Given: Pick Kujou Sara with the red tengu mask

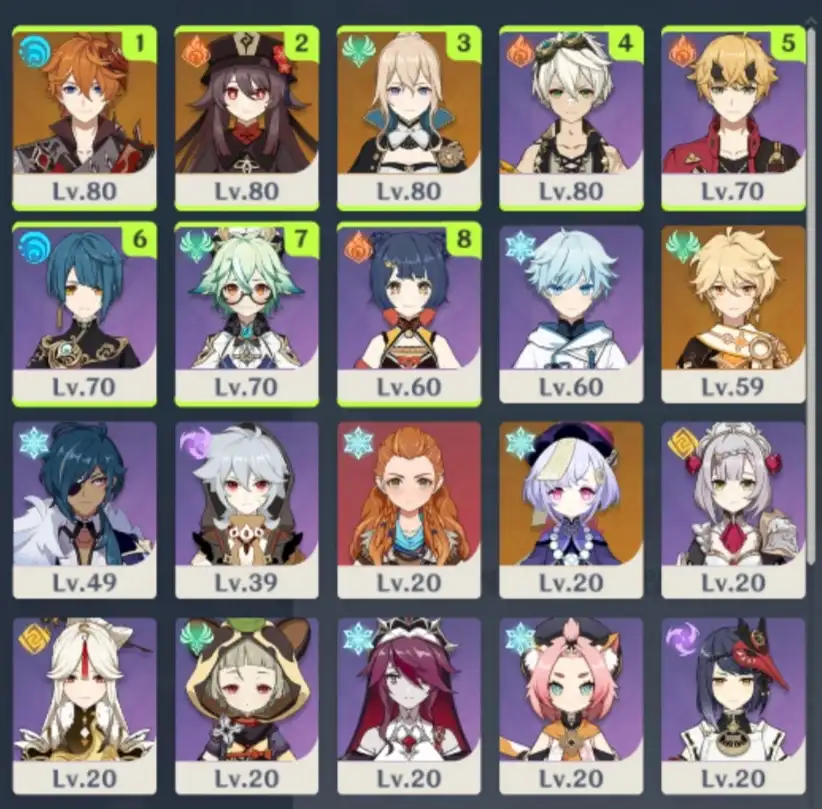Looking at the screenshot, I should 733,704.
